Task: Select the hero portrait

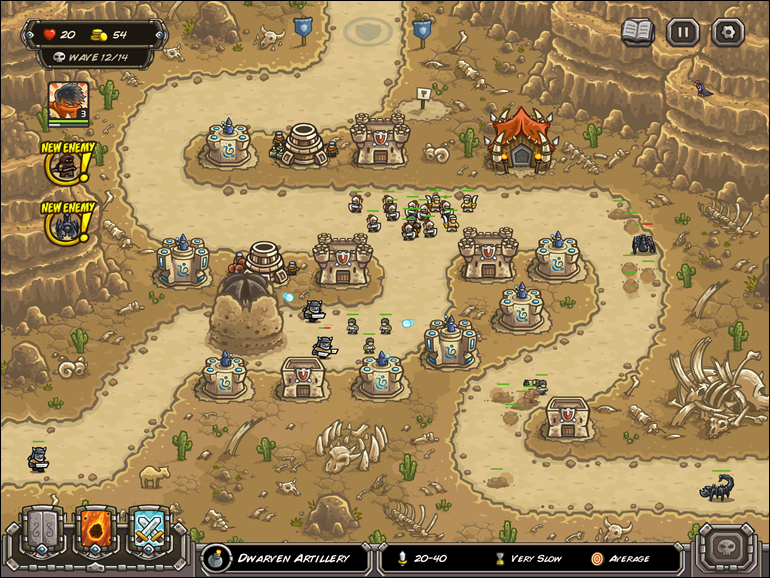Action: pos(68,100)
